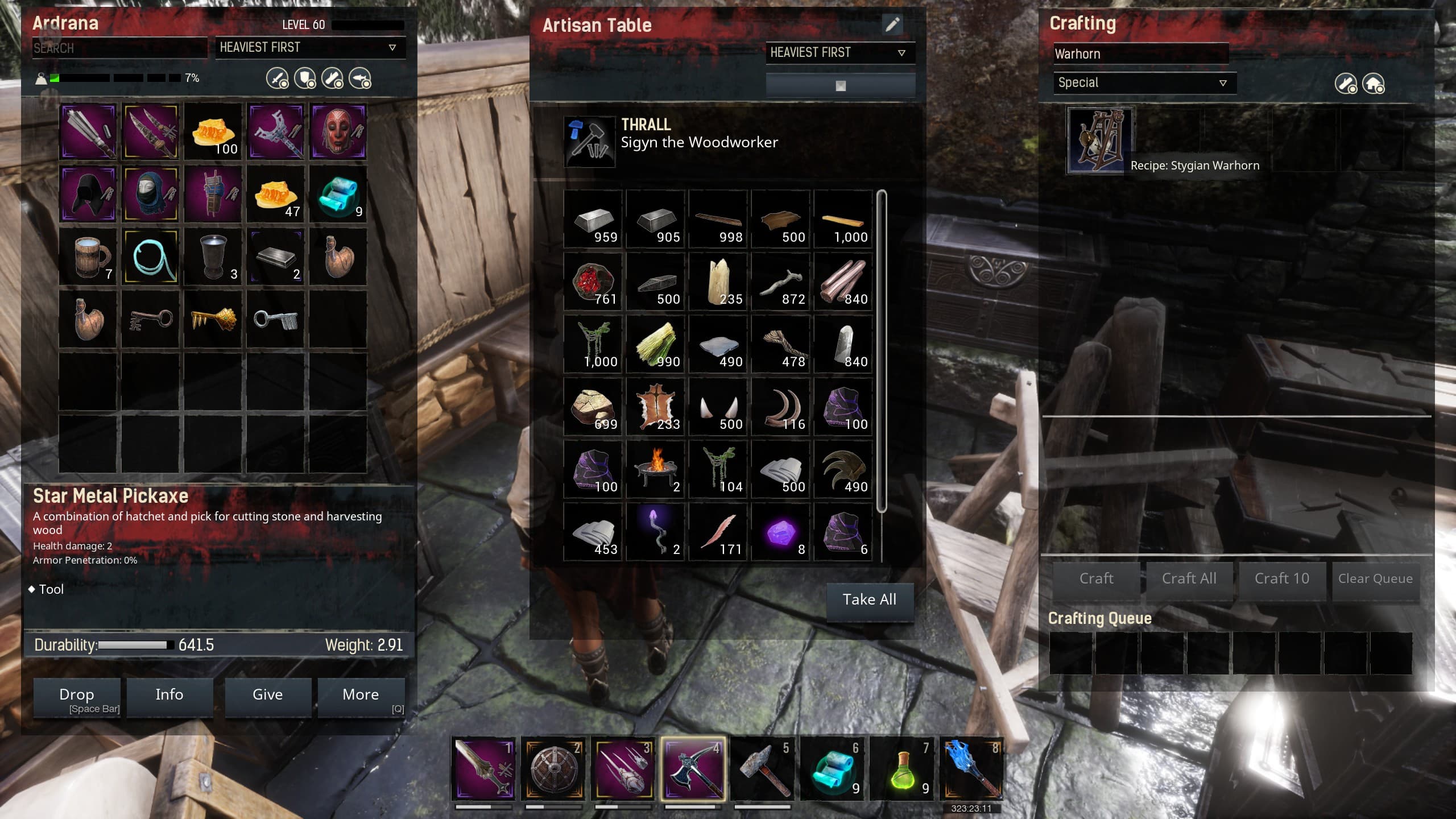Select the materials filter wood icon
The height and width of the screenshot is (819, 1456).
(x=332, y=78)
